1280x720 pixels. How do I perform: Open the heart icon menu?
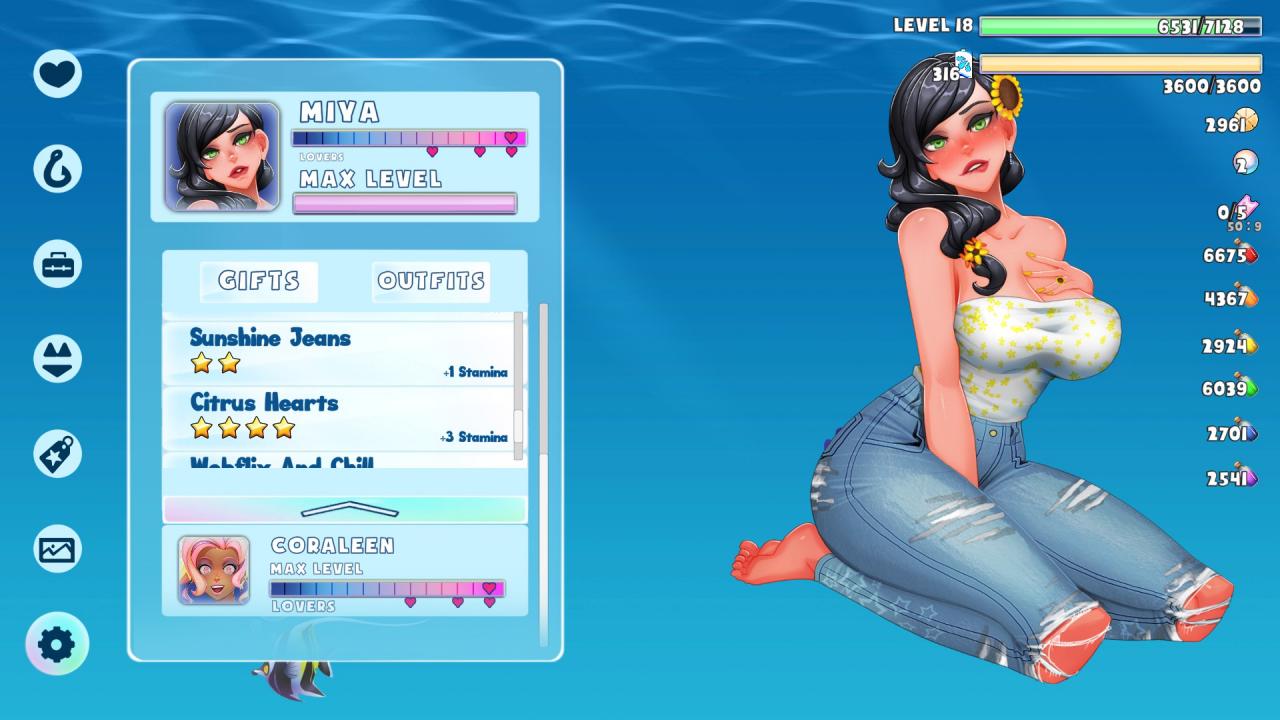pyautogui.click(x=57, y=73)
